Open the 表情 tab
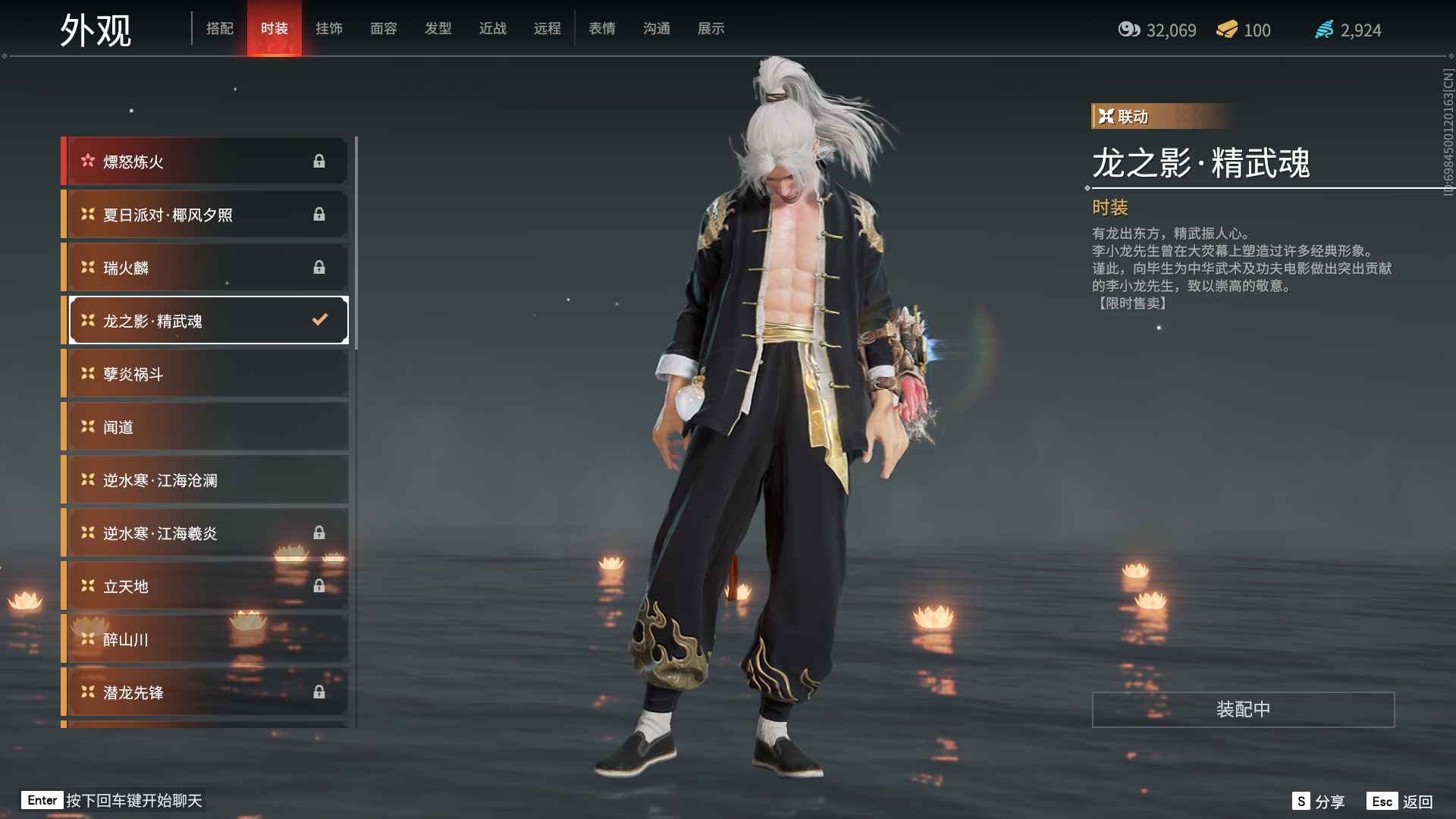1456x819 pixels. [601, 28]
